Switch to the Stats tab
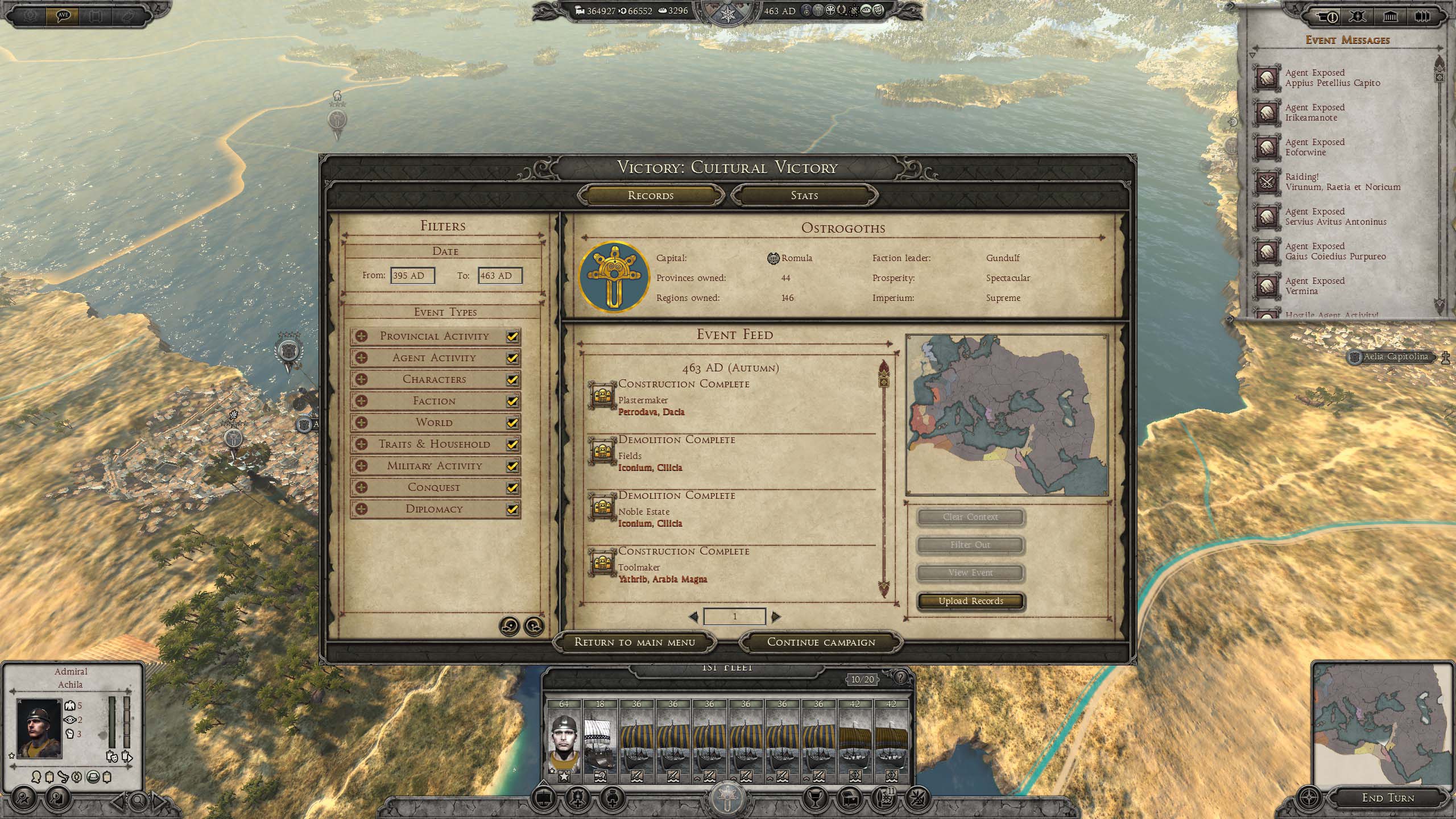The width and height of the screenshot is (1456, 819). click(x=804, y=196)
